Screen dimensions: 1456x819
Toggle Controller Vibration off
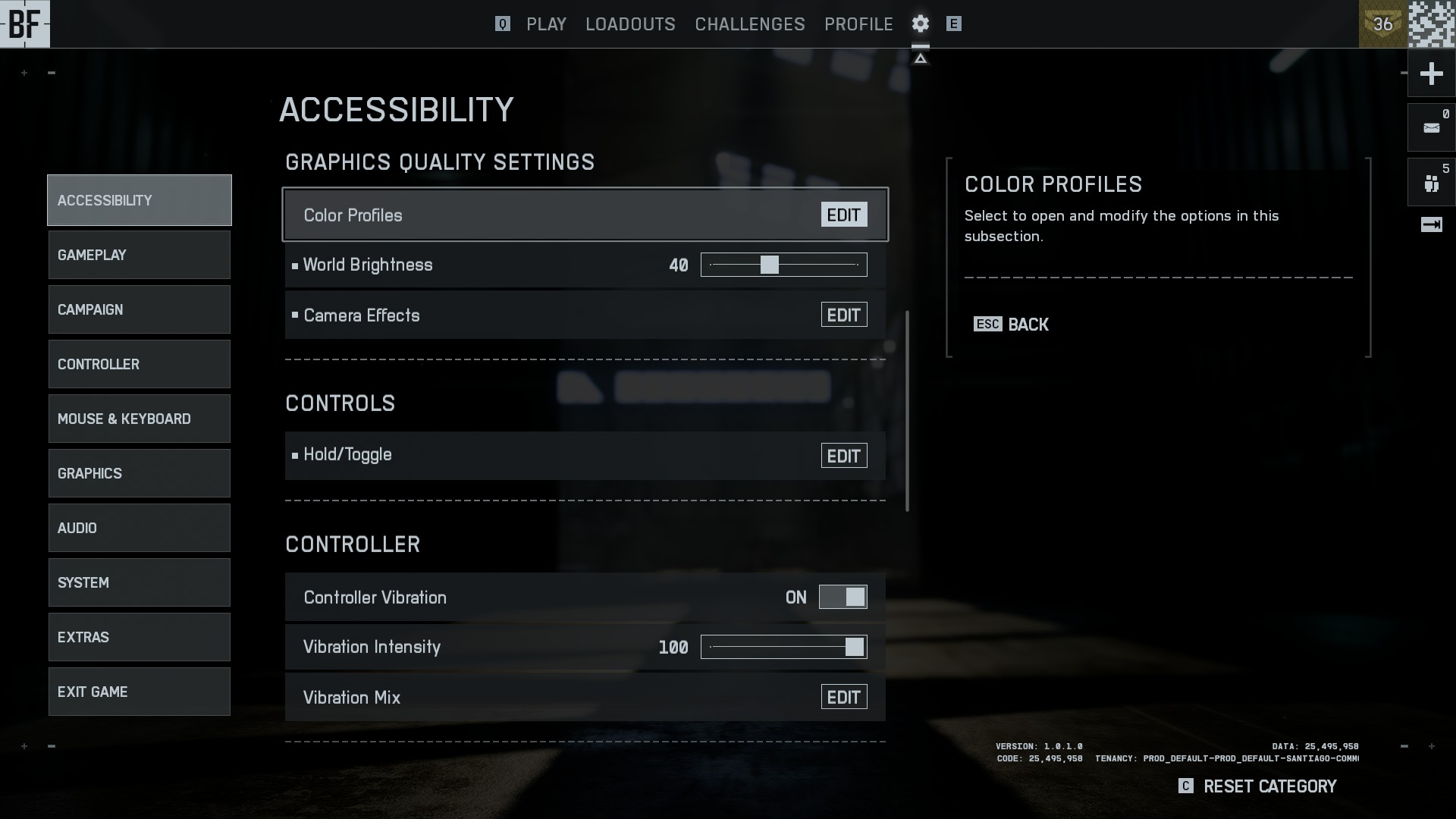(x=843, y=598)
